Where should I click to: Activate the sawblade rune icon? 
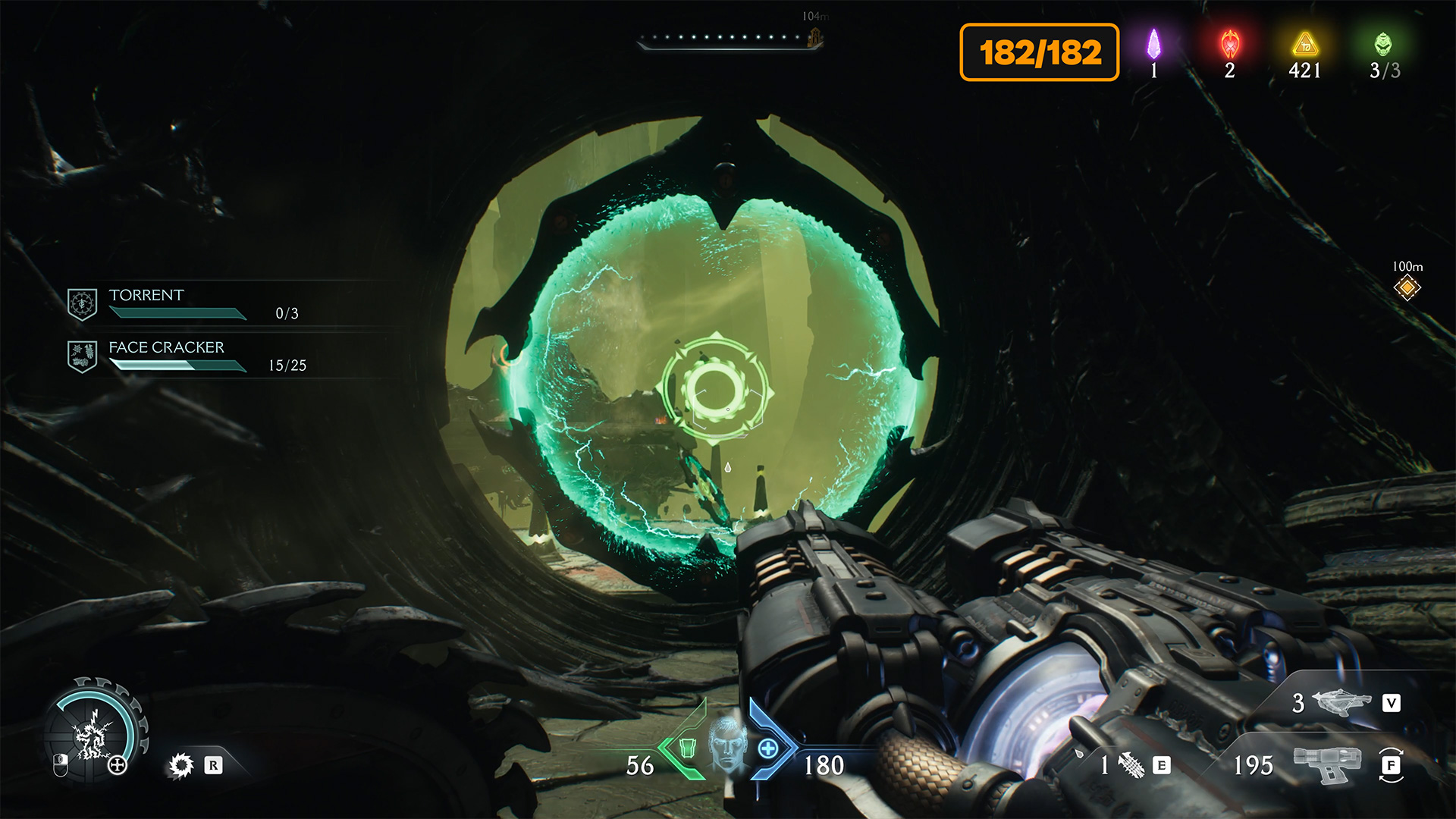click(181, 765)
